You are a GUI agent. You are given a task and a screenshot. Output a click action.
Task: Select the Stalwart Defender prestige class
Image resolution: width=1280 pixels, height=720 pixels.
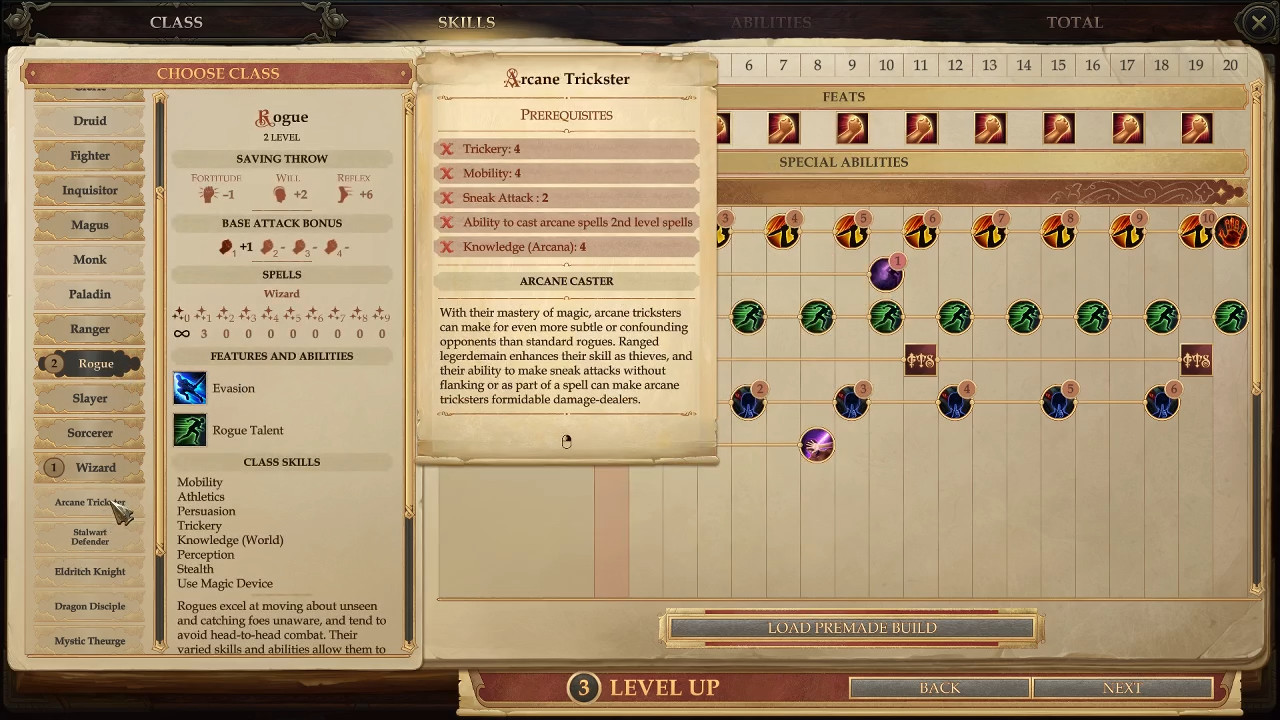[90, 537]
